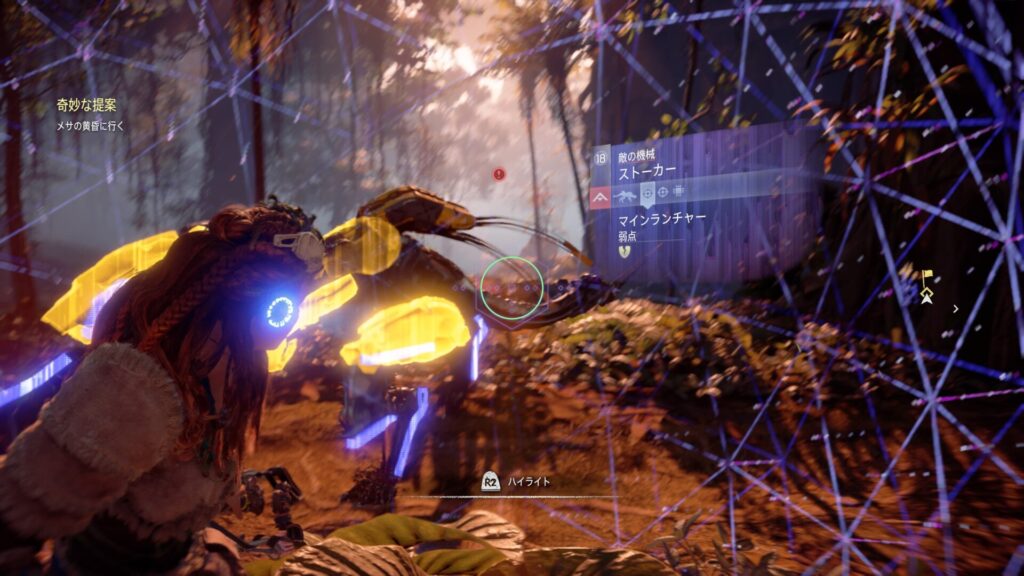Screen dimensions: 1024x576
Task: Select the ストーカー enemy name header
Action: pos(649,171)
